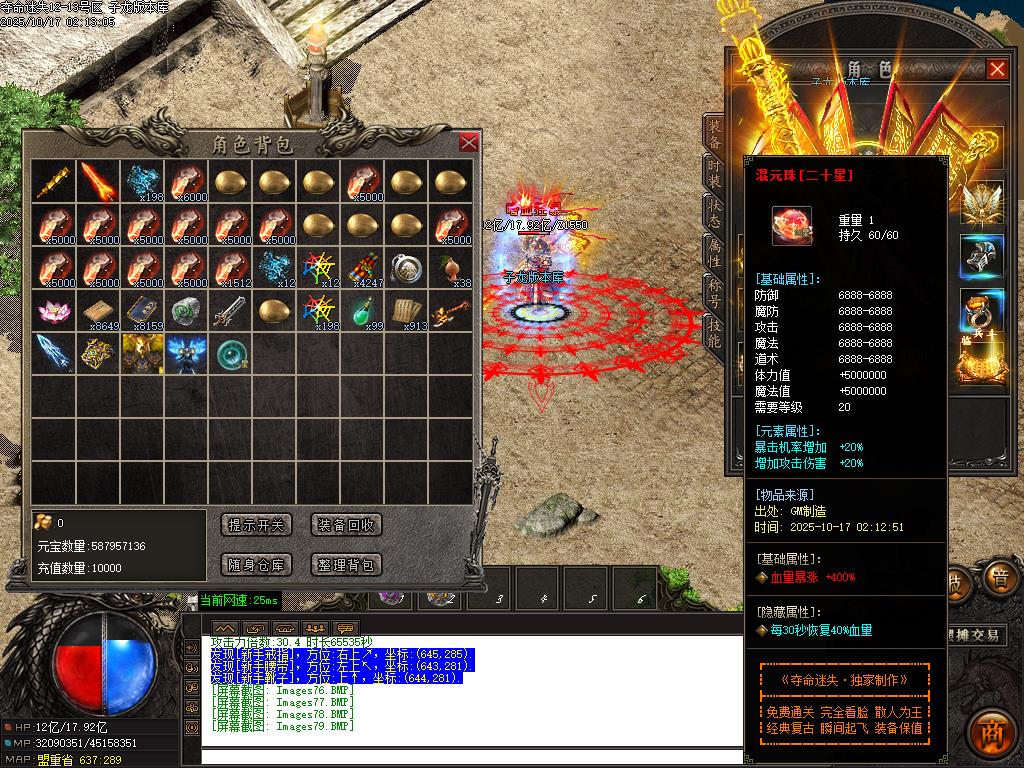Close the 角色 character panel
The image size is (1024, 768).
(x=996, y=69)
